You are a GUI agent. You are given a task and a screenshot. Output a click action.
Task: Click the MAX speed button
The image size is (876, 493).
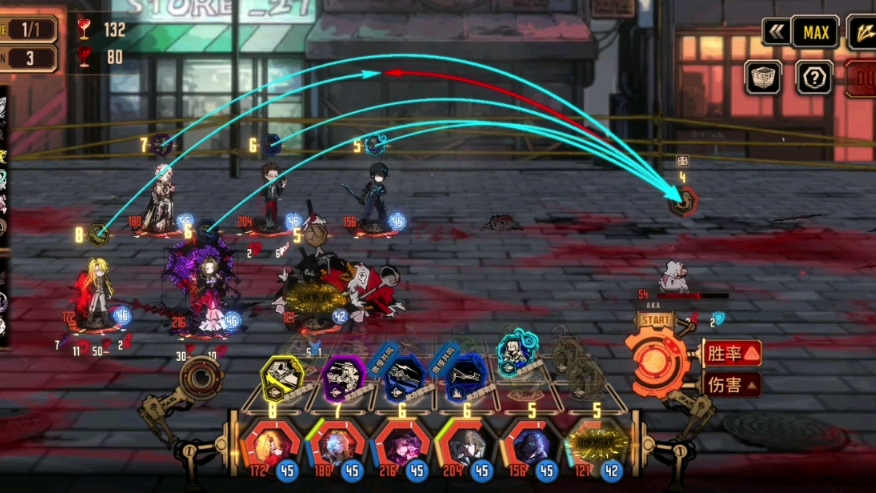(815, 32)
